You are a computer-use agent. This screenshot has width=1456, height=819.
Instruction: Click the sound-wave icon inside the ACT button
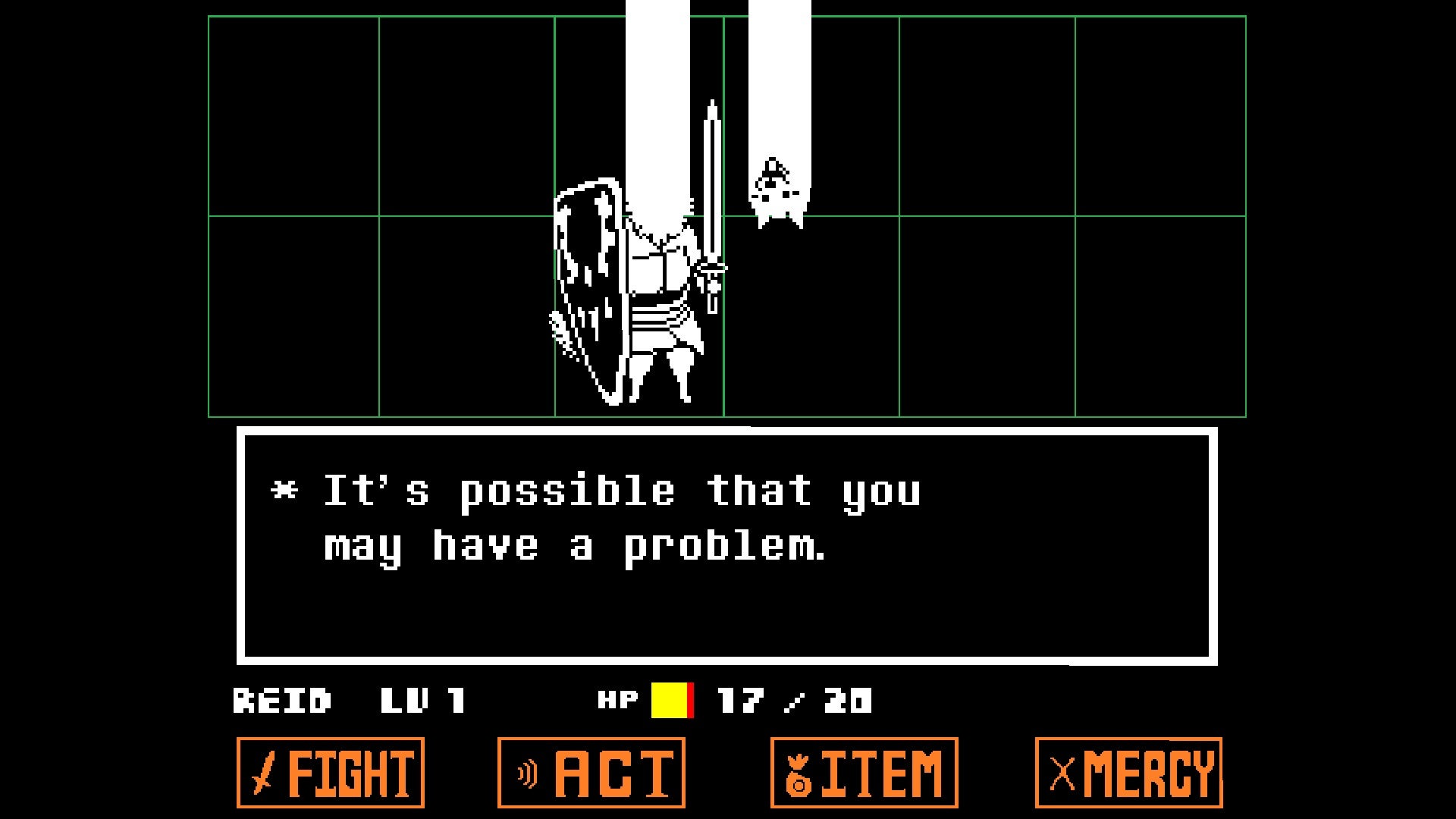click(x=526, y=772)
